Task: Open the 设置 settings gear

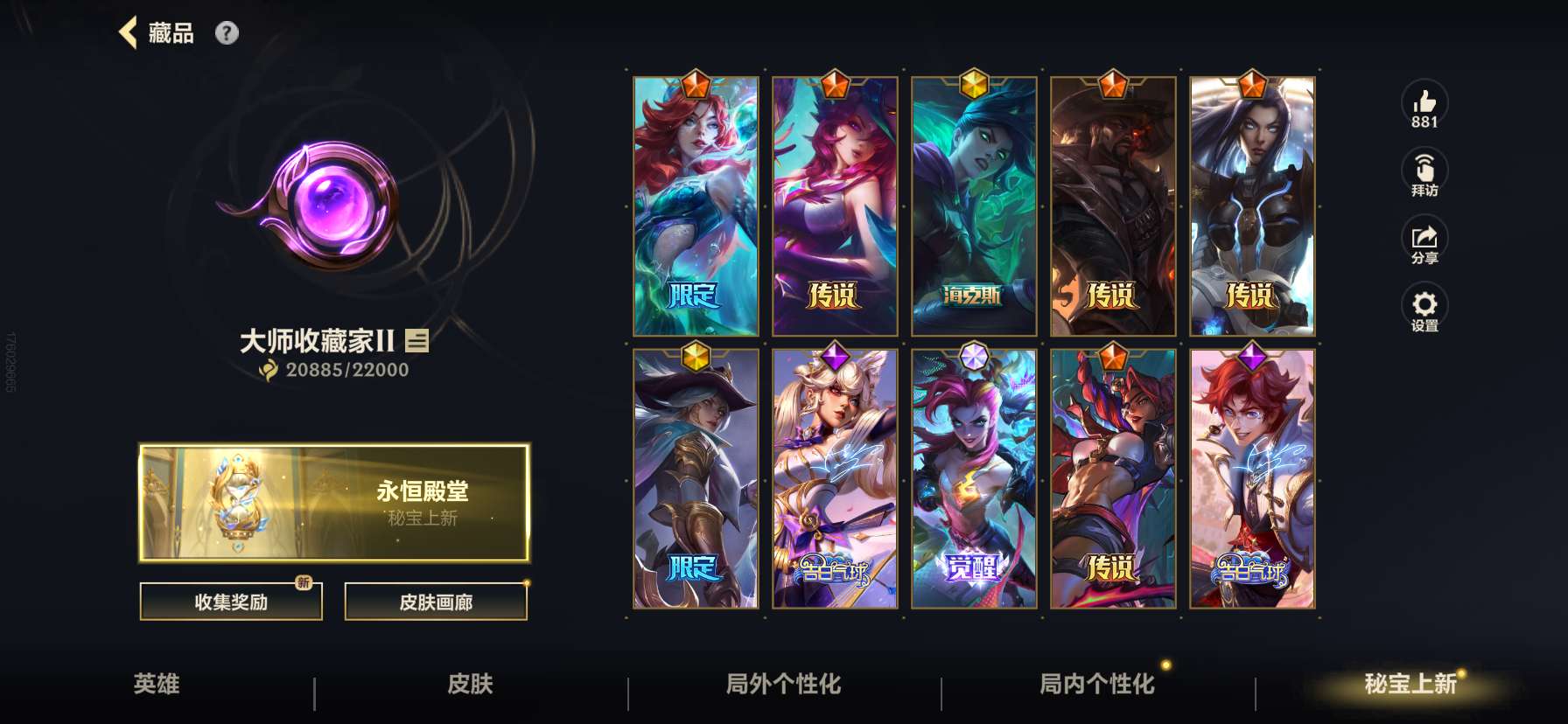Action: click(x=1425, y=306)
